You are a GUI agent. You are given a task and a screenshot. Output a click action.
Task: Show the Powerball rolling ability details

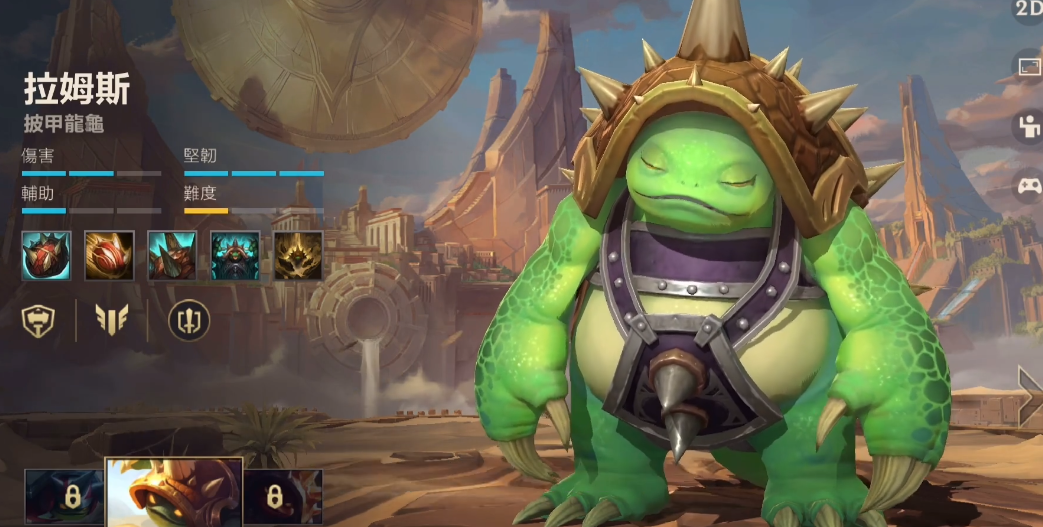[x=109, y=255]
